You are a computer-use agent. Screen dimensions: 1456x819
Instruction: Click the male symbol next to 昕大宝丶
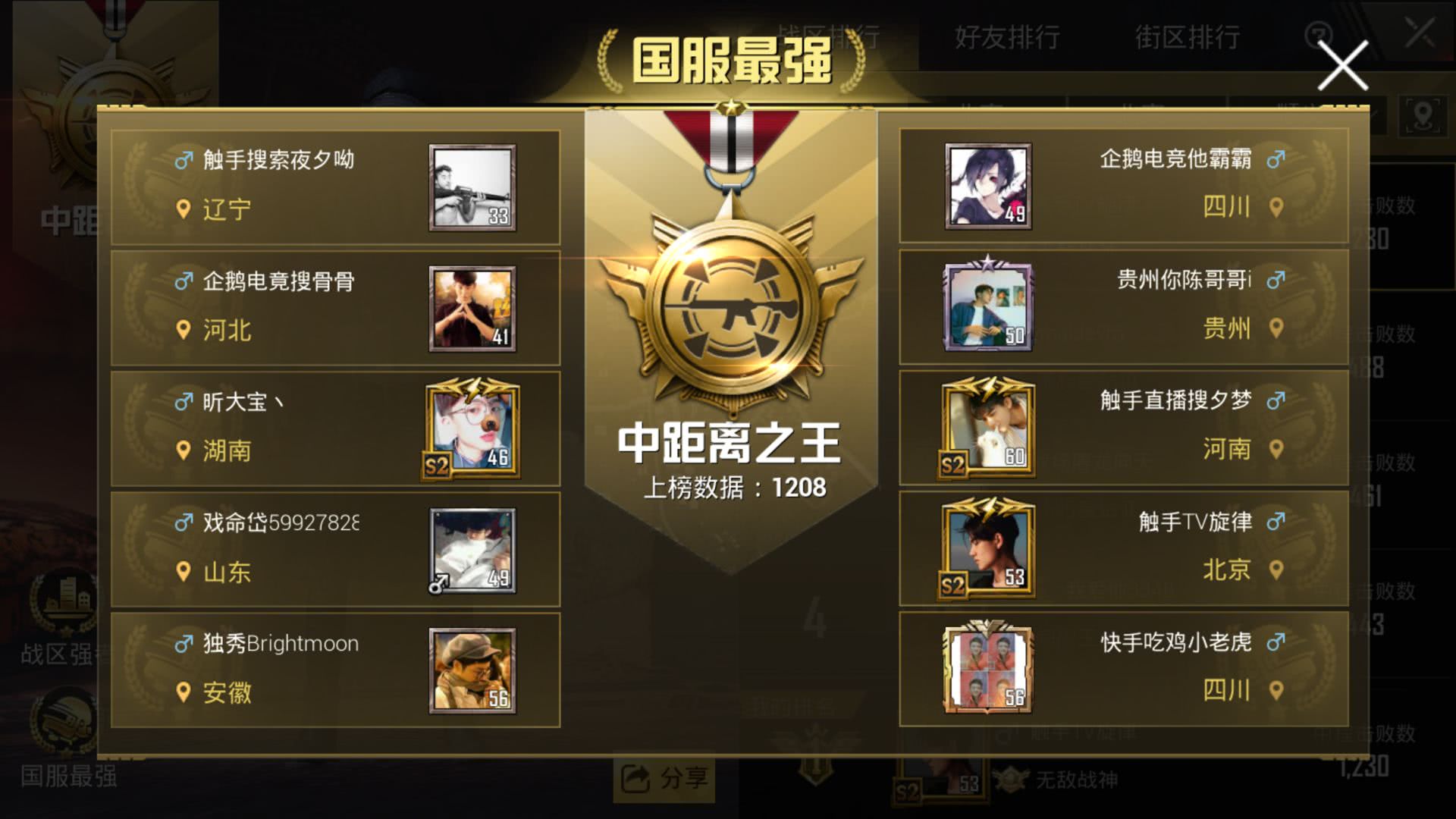pyautogui.click(x=183, y=400)
